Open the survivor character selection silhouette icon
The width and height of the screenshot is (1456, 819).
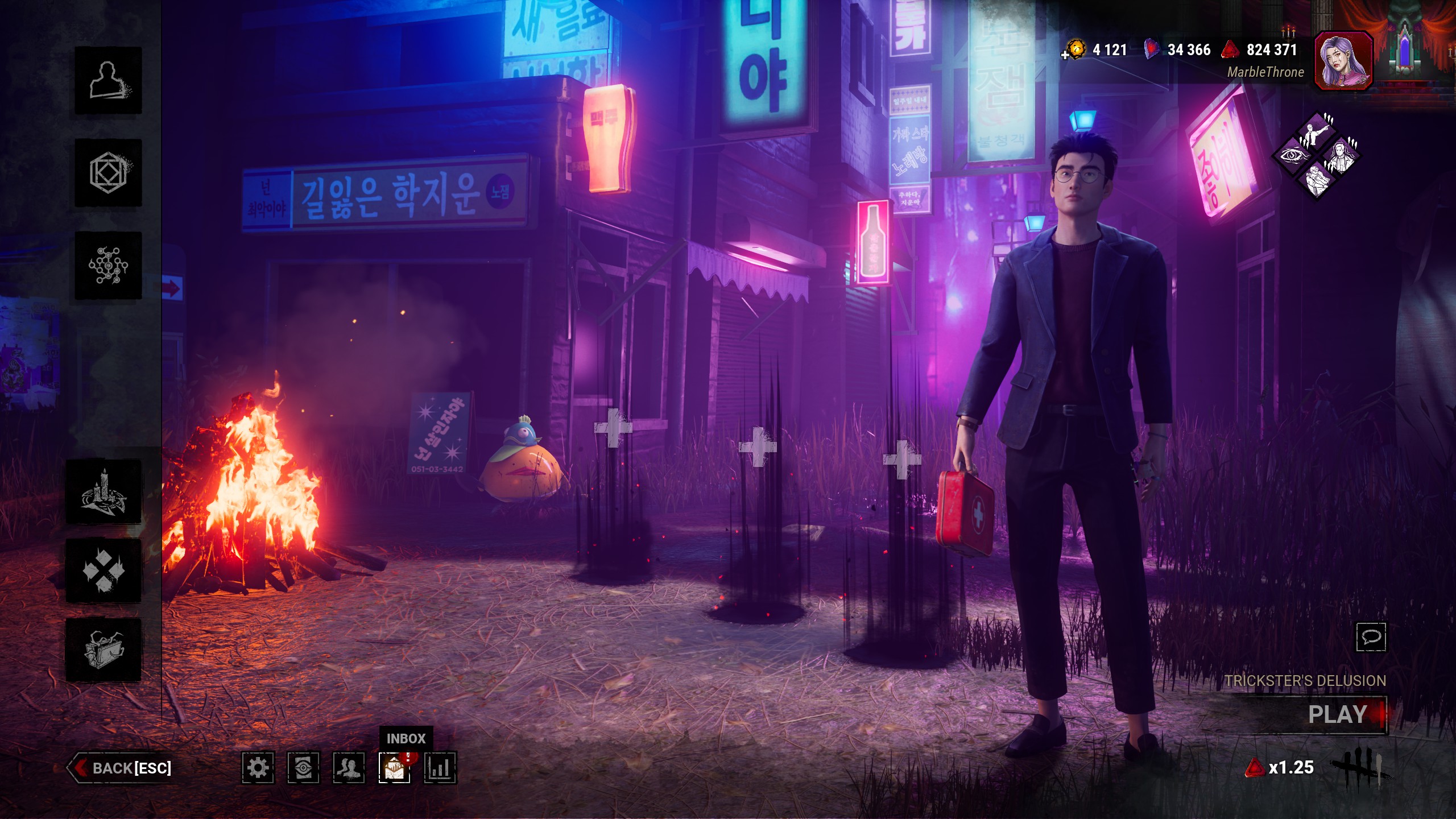(x=108, y=81)
